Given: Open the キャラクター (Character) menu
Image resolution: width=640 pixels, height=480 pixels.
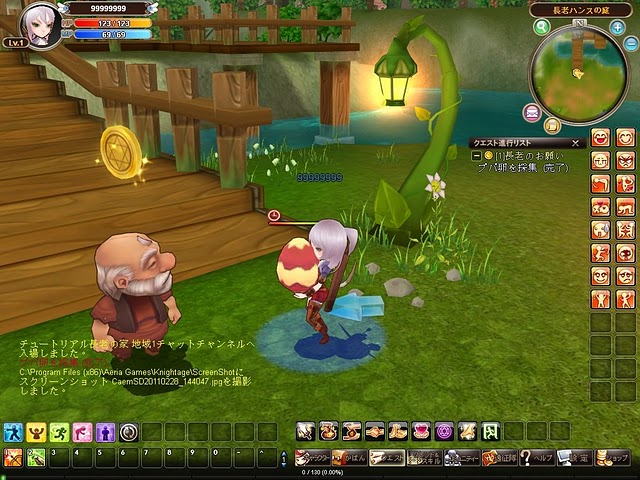Looking at the screenshot, I should click(x=313, y=457).
